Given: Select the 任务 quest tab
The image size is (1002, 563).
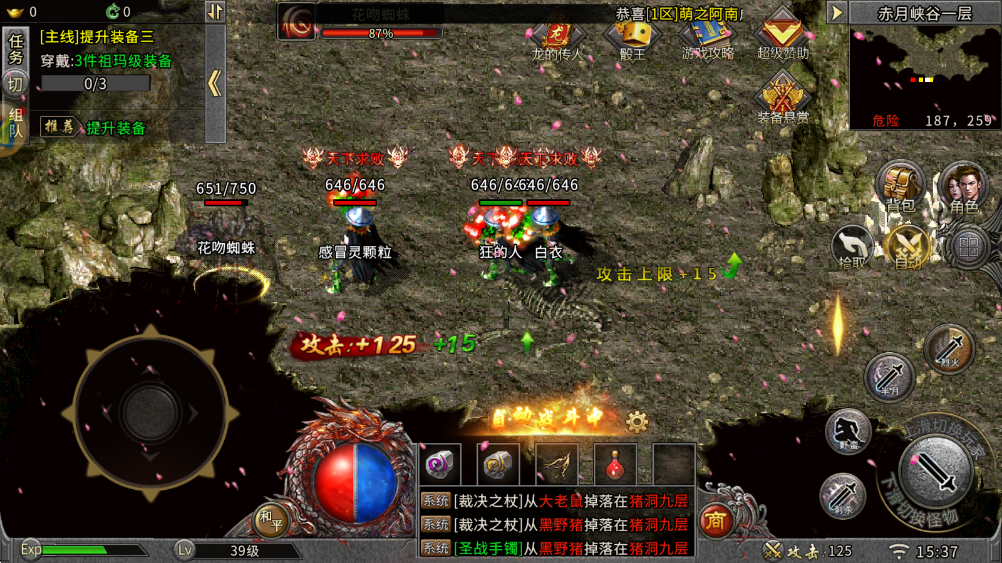Looking at the screenshot, I should point(16,49).
